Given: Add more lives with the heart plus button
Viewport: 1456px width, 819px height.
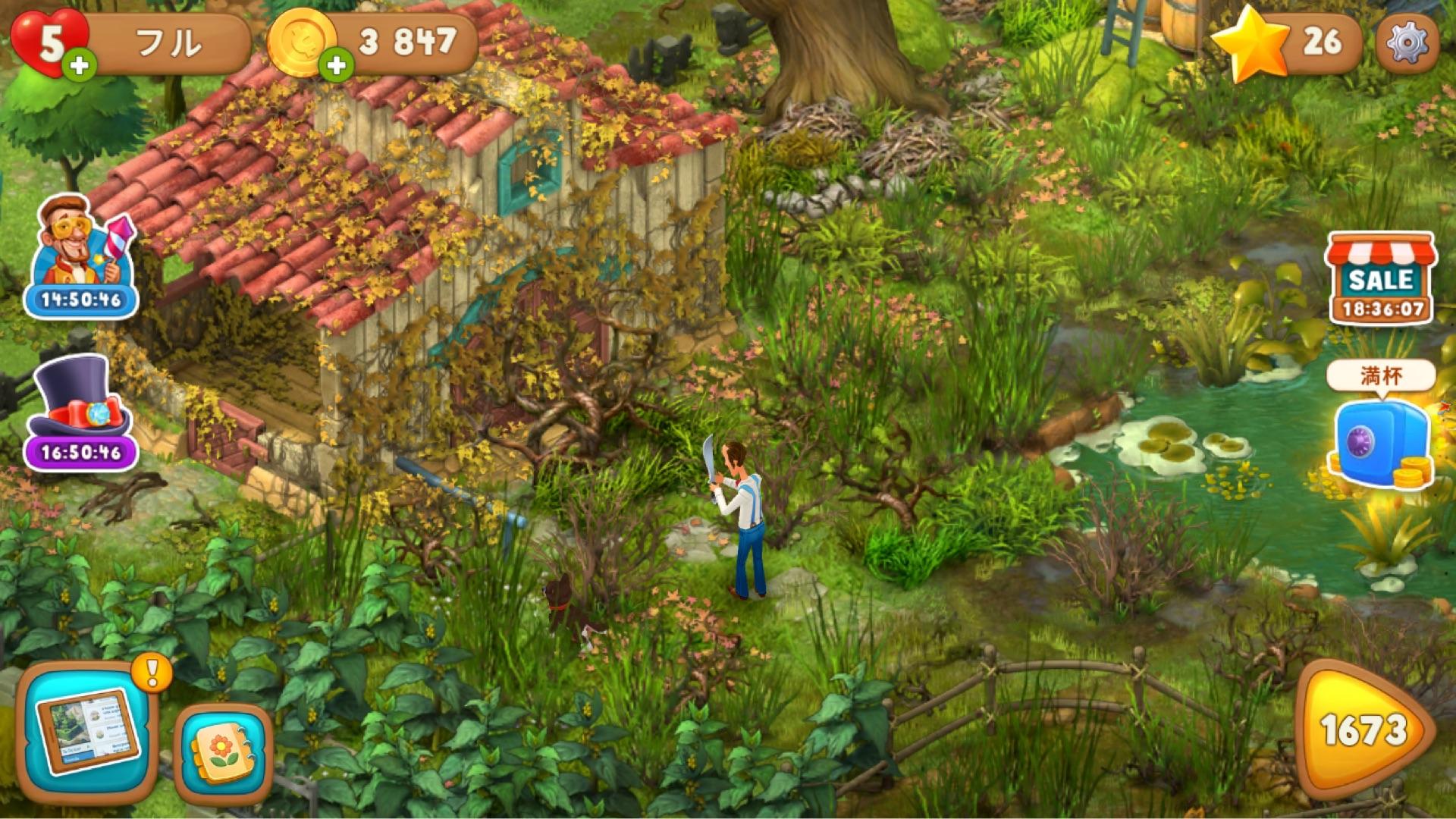Looking at the screenshot, I should coord(79,67).
